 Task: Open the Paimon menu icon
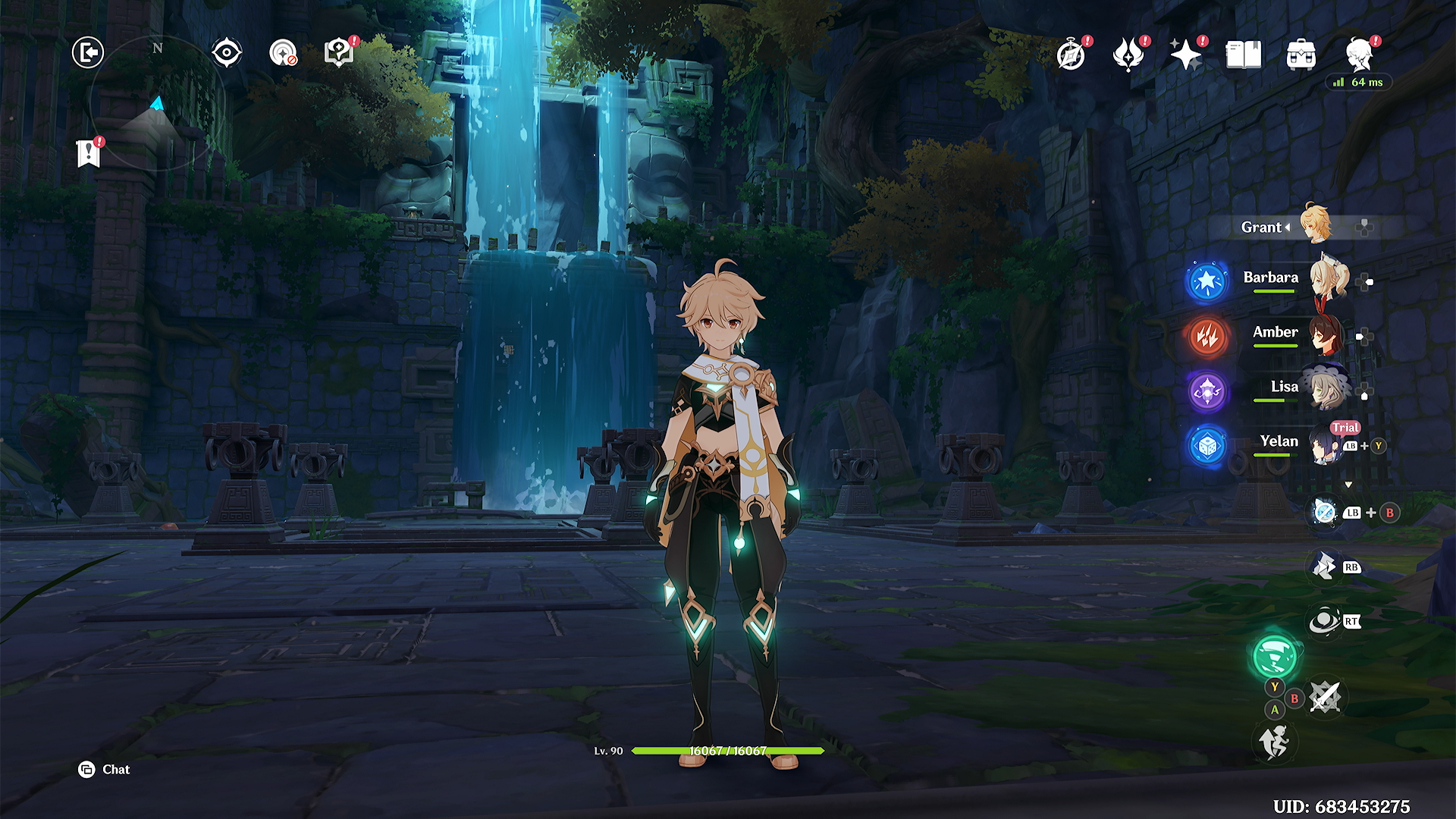1360,55
